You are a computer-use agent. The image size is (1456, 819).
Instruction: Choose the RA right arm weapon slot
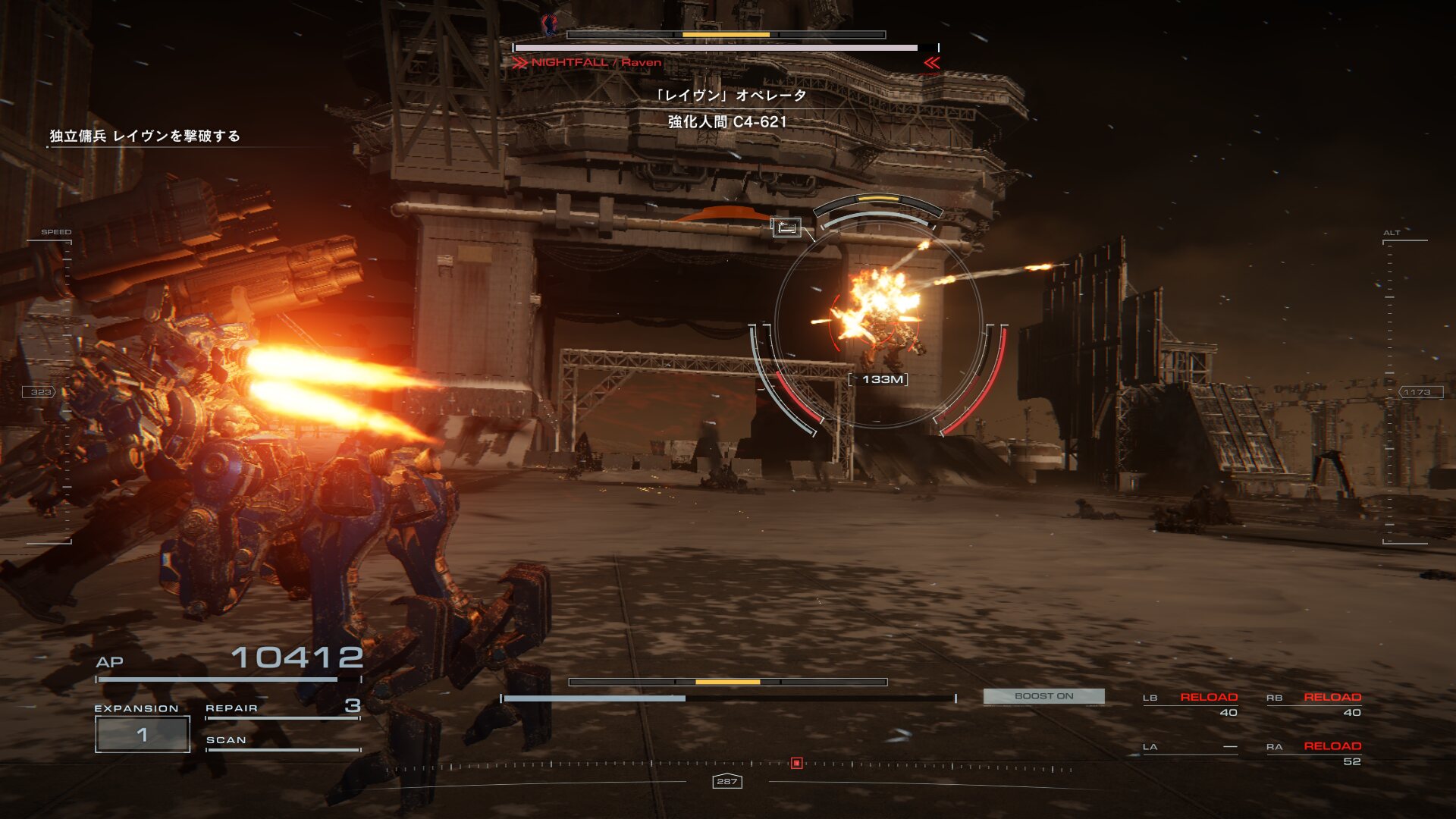(1314, 753)
